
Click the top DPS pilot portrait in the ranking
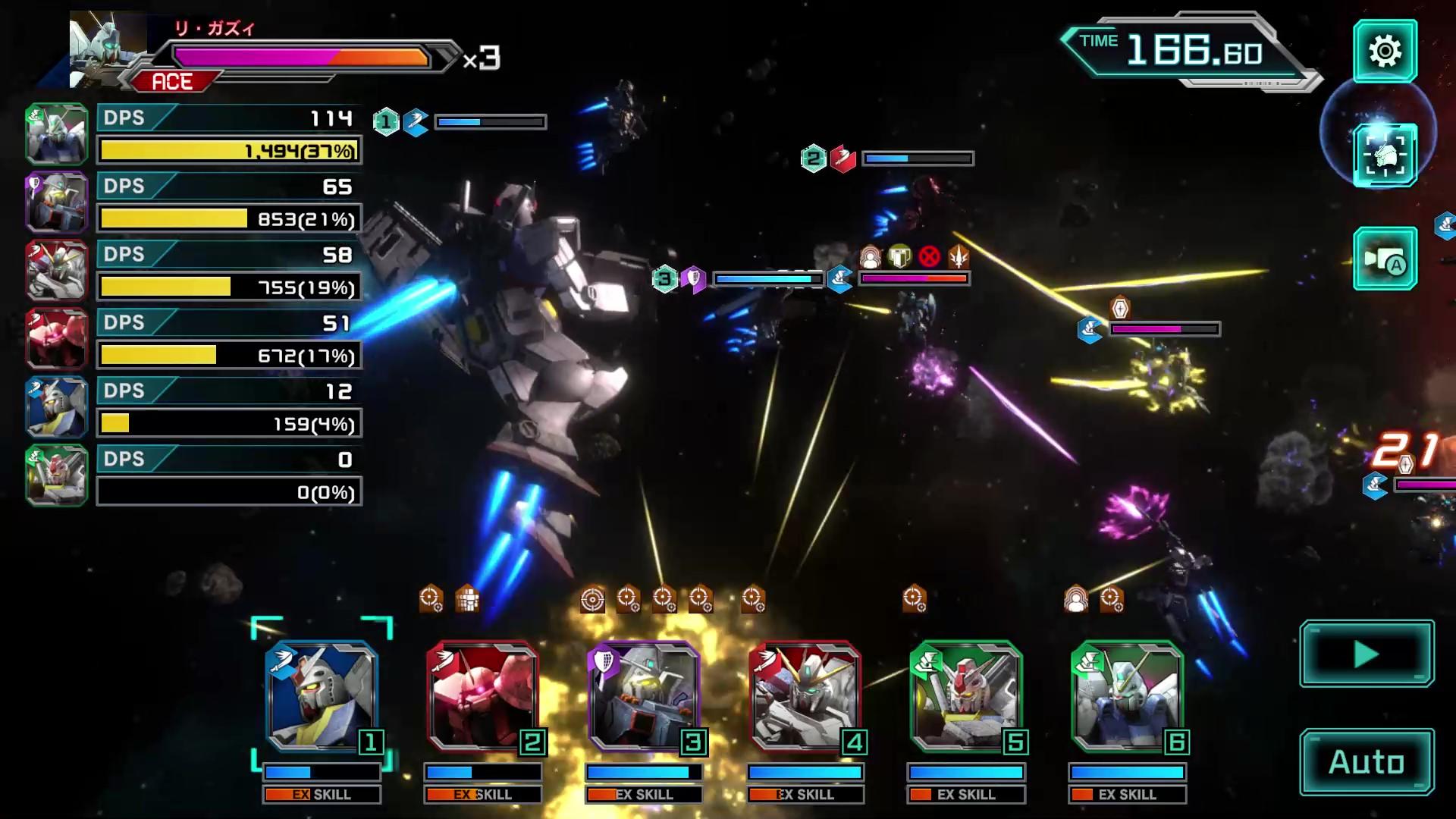coord(55,133)
